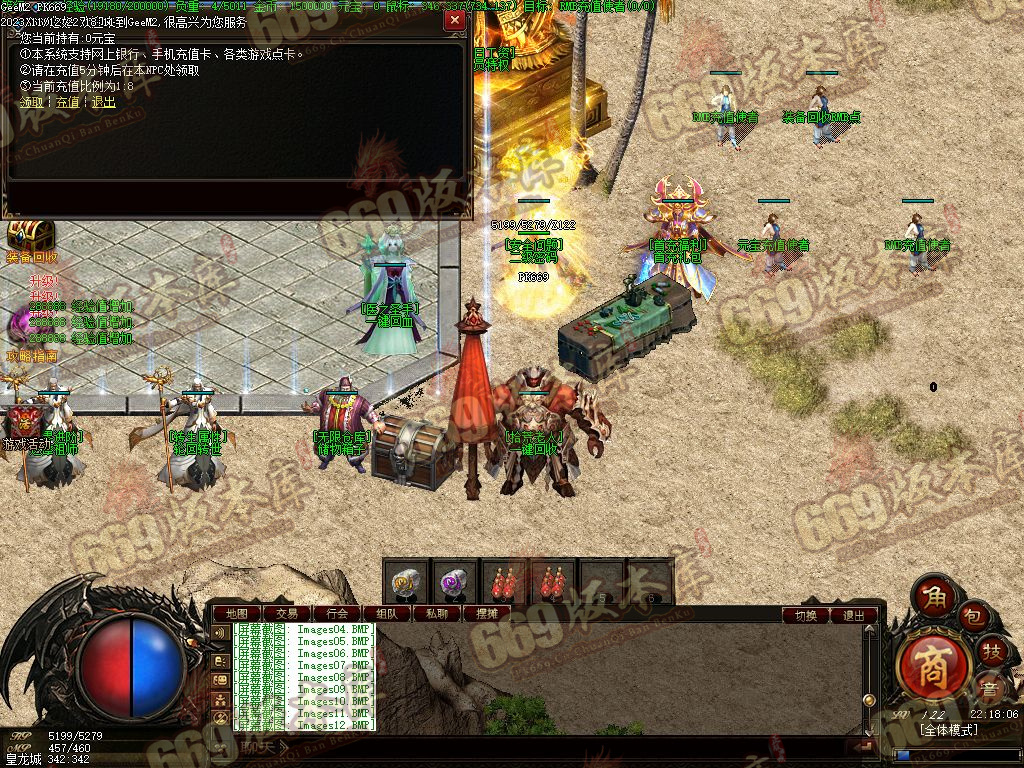Use the gold-swirl scroll in hotbar slot 1
The height and width of the screenshot is (768, 1024).
click(405, 581)
